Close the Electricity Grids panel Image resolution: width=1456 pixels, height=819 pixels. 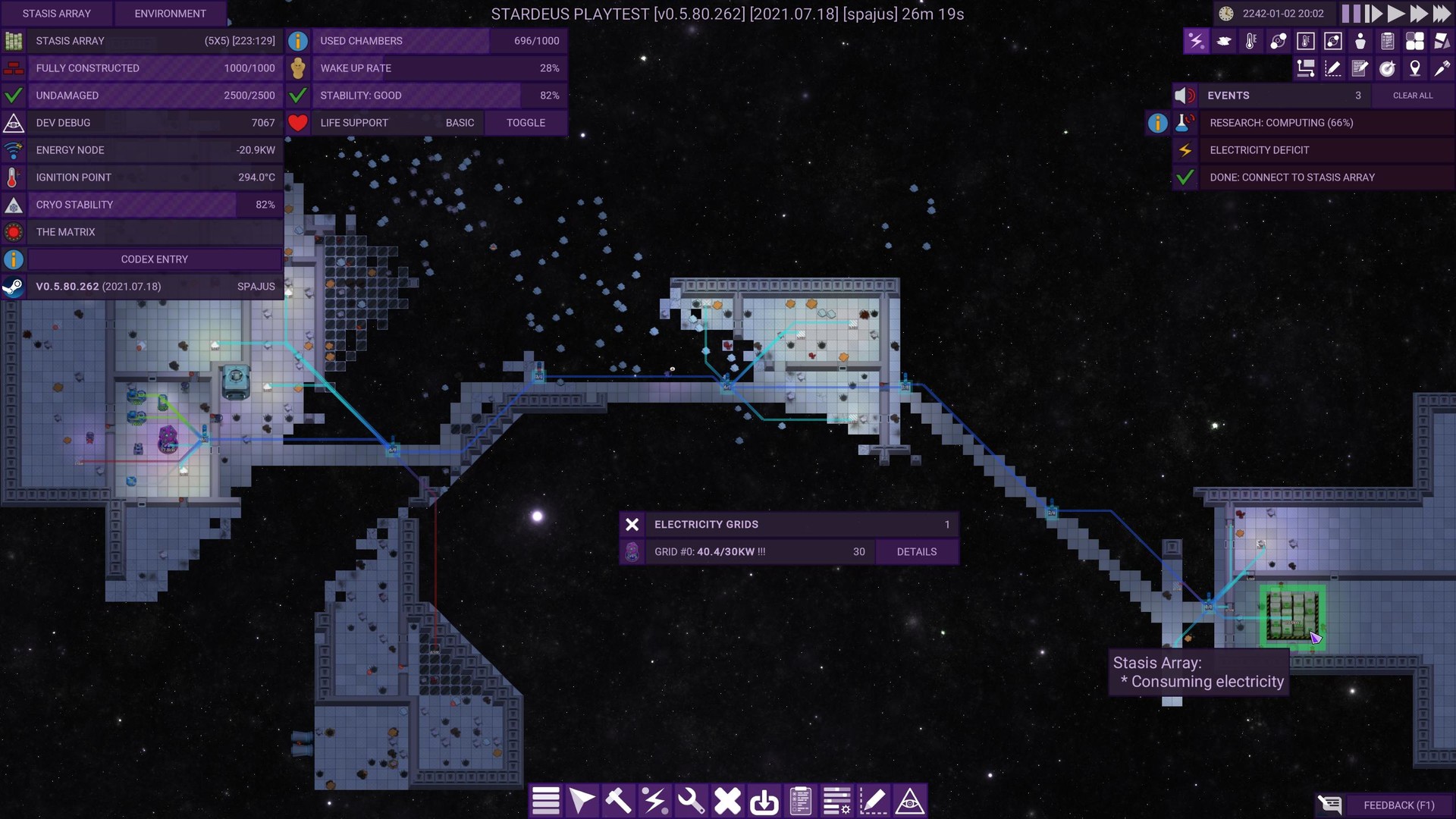click(632, 525)
